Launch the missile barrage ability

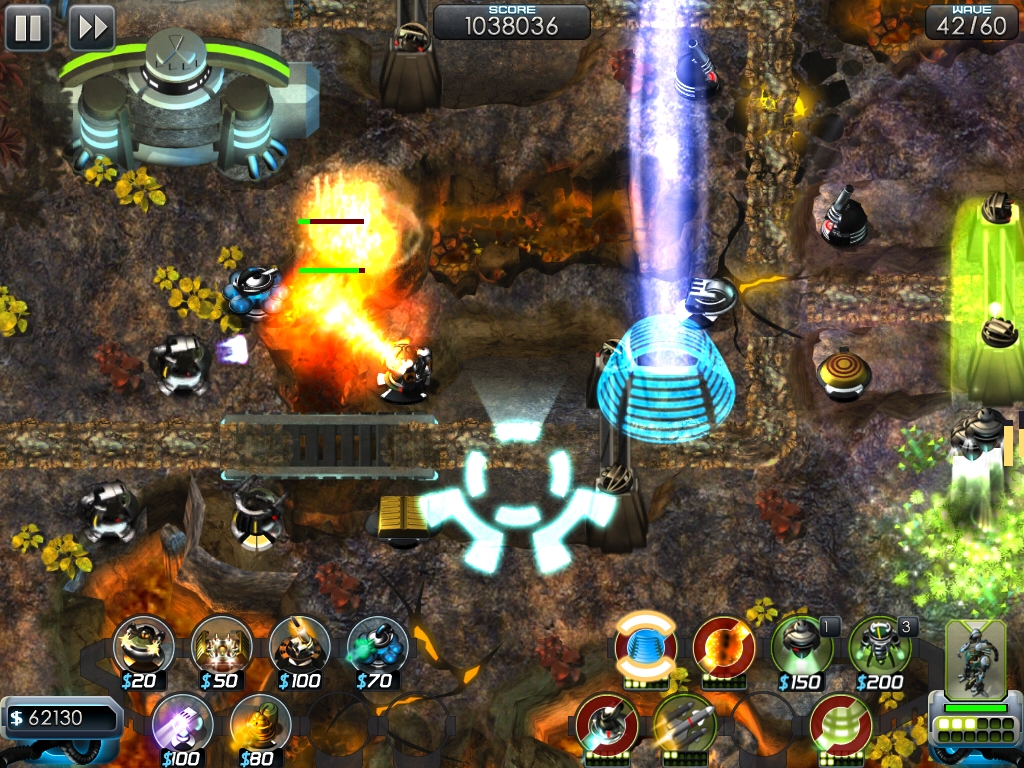point(684,722)
